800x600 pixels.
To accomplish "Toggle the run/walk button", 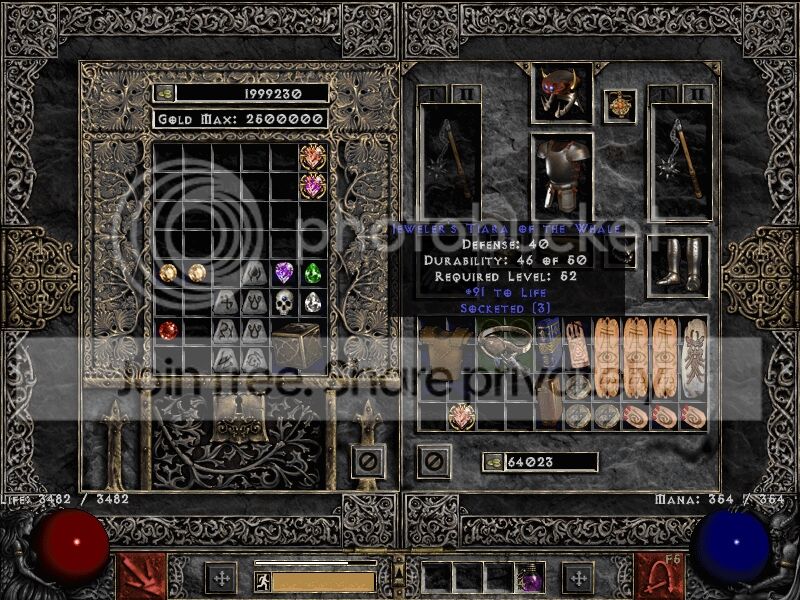I will click(261, 580).
